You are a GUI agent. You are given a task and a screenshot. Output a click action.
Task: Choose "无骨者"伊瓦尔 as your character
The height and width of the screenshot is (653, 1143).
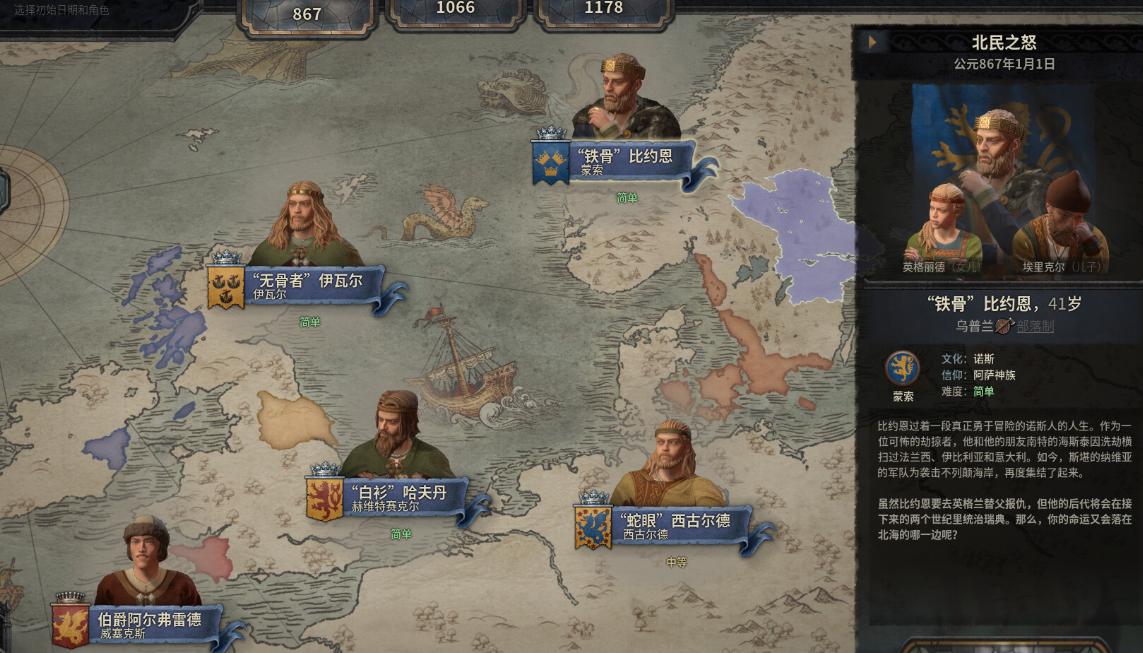pyautogui.click(x=313, y=285)
